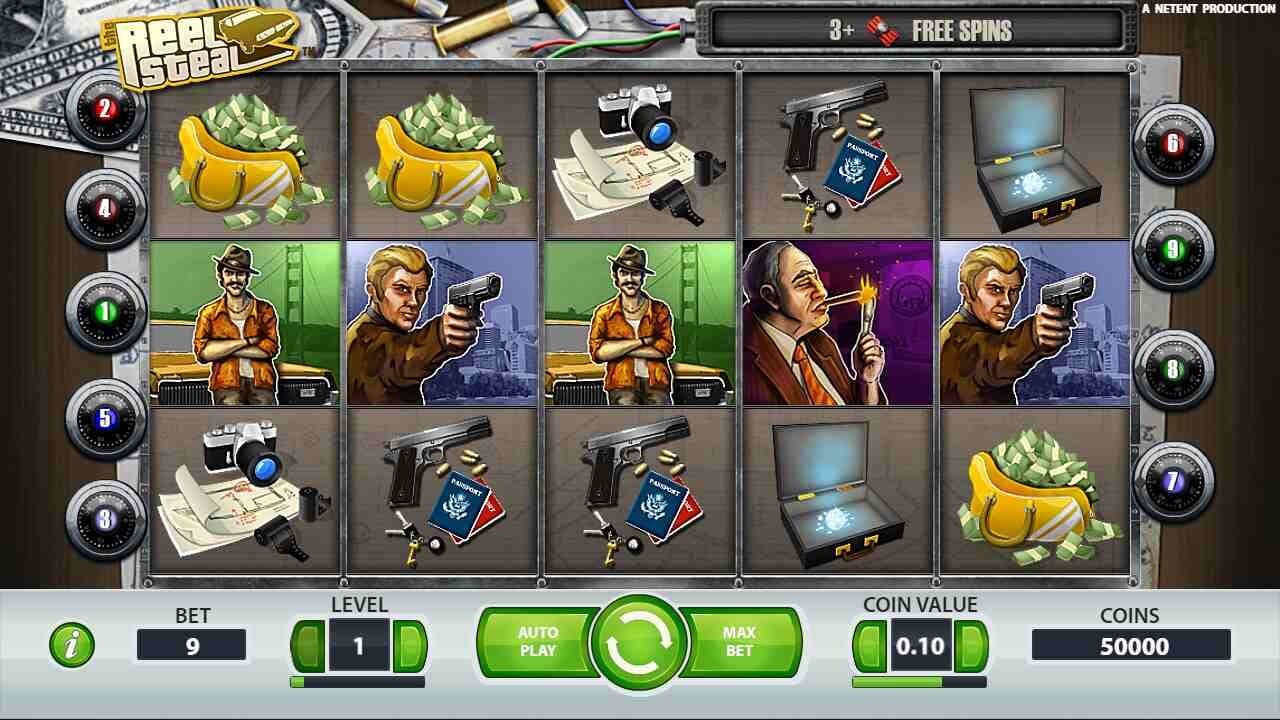Increase the bet level
The image size is (1280, 720).
coord(410,646)
